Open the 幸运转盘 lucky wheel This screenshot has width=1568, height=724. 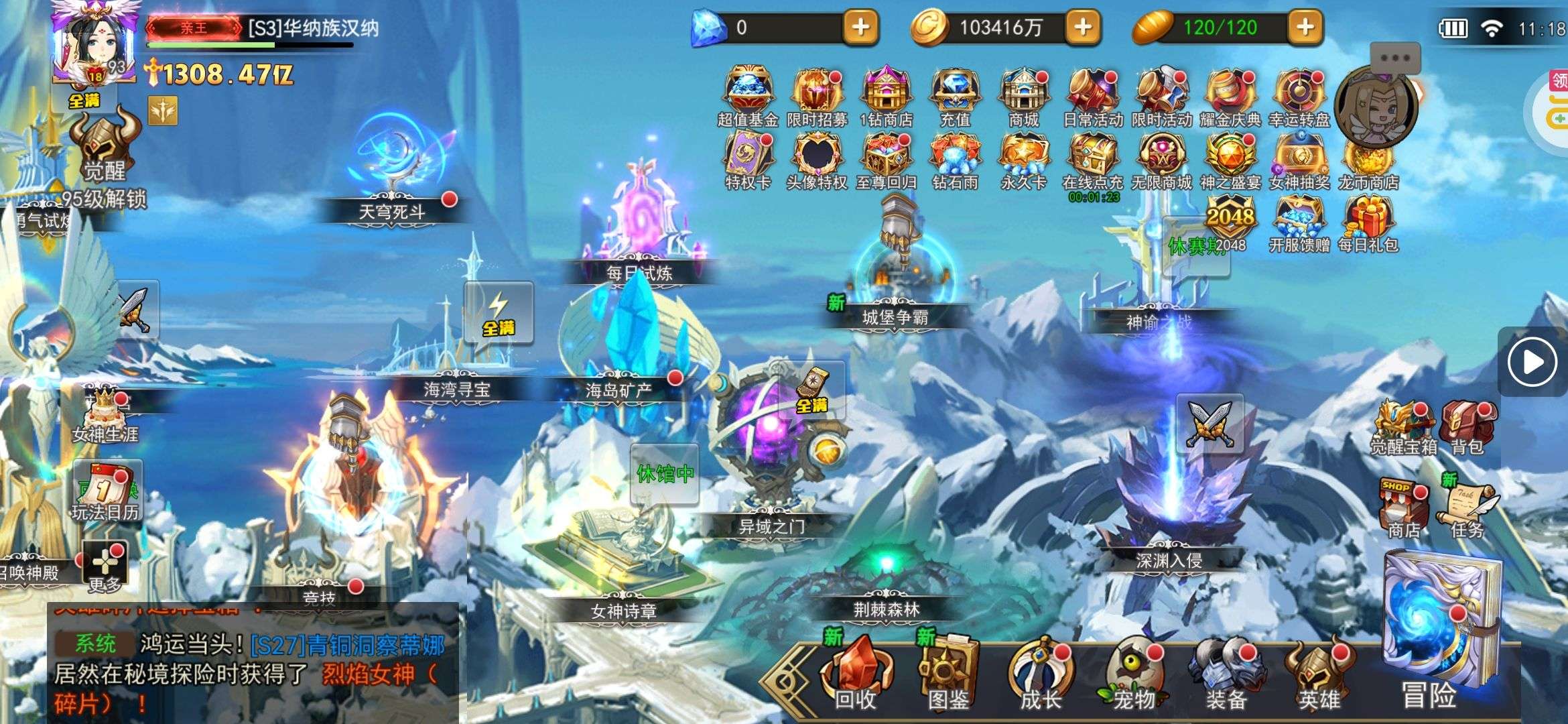point(1299,95)
